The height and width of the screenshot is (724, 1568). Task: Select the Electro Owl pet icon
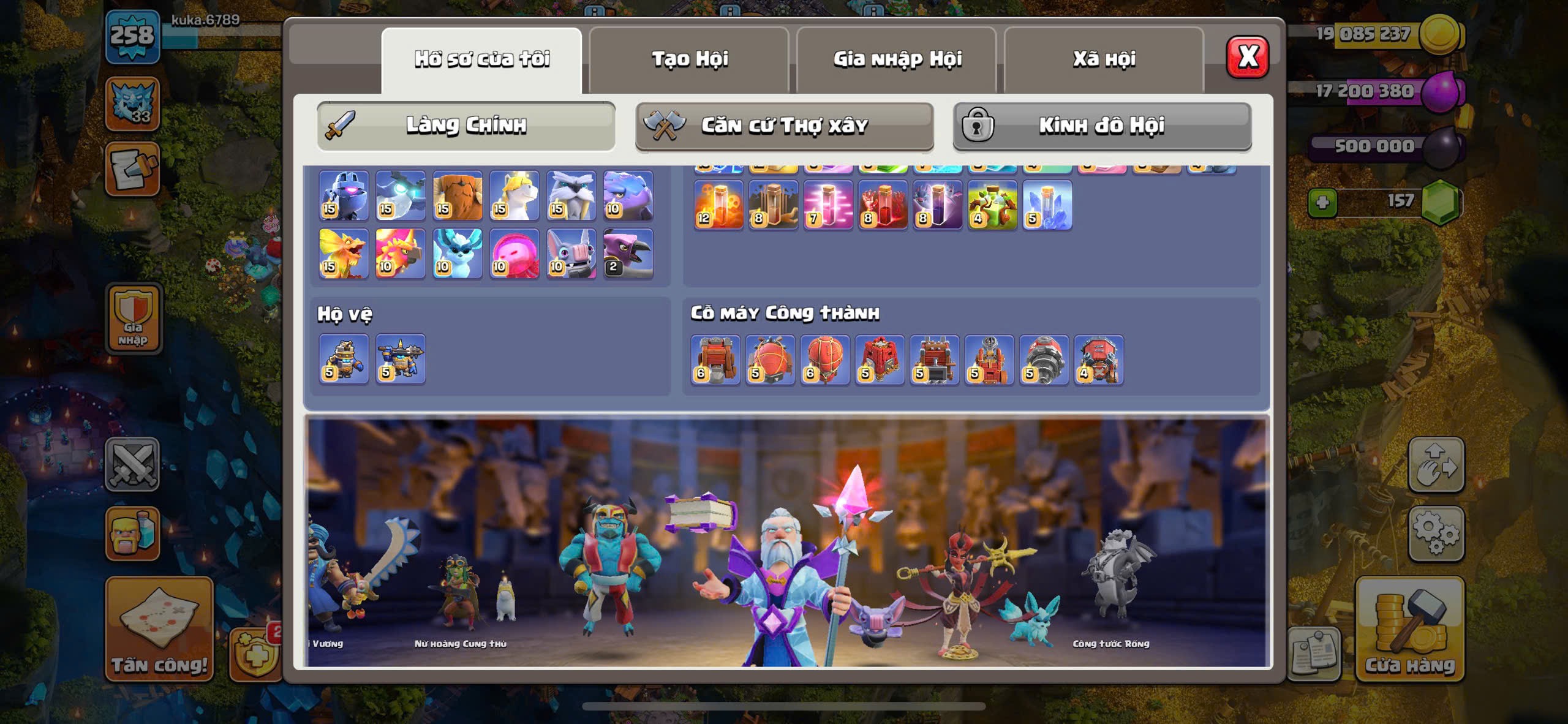(401, 196)
